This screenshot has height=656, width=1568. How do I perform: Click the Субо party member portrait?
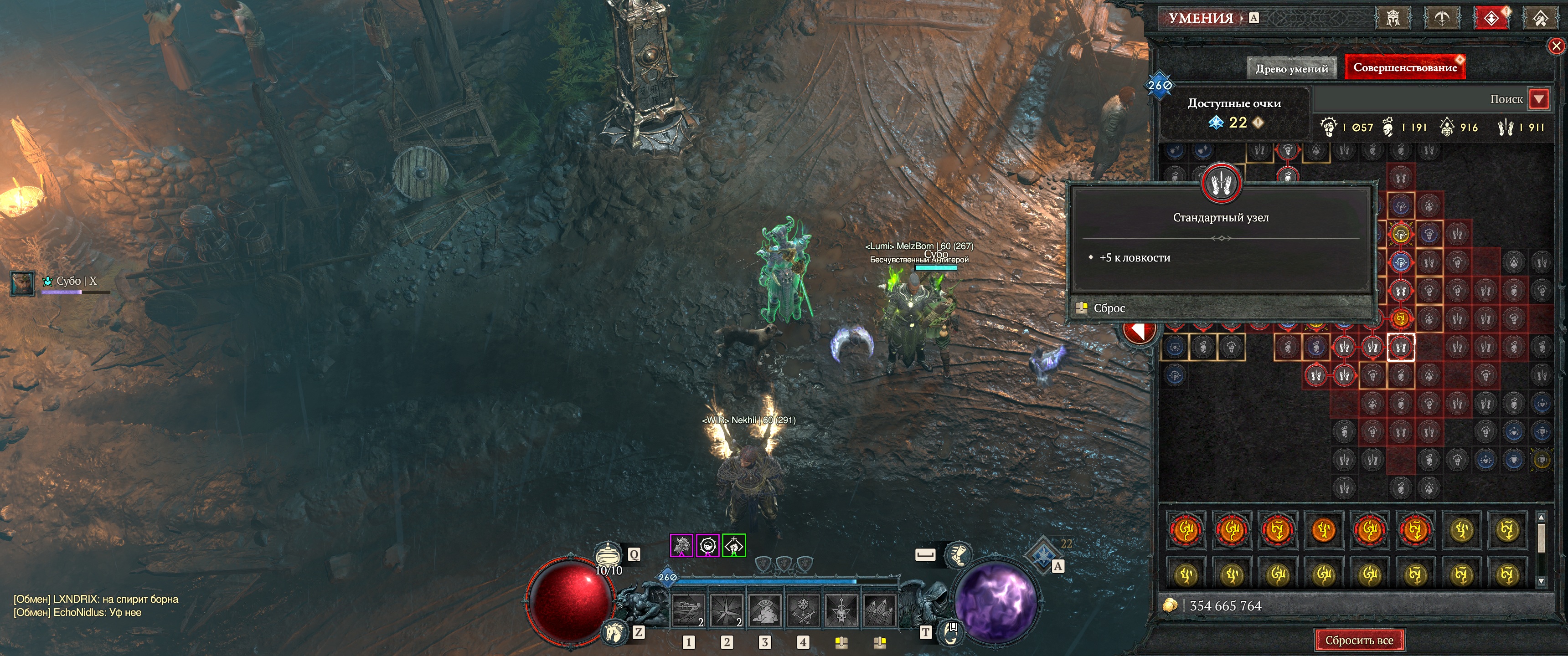(x=22, y=283)
